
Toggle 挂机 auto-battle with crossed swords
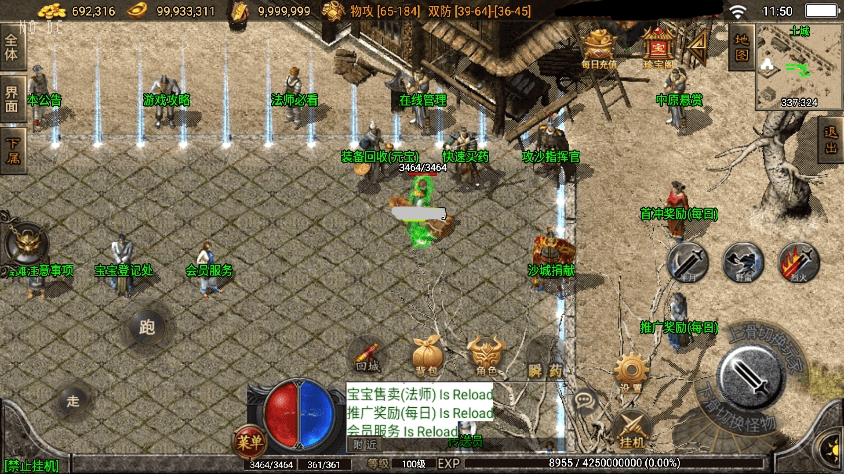(x=631, y=430)
